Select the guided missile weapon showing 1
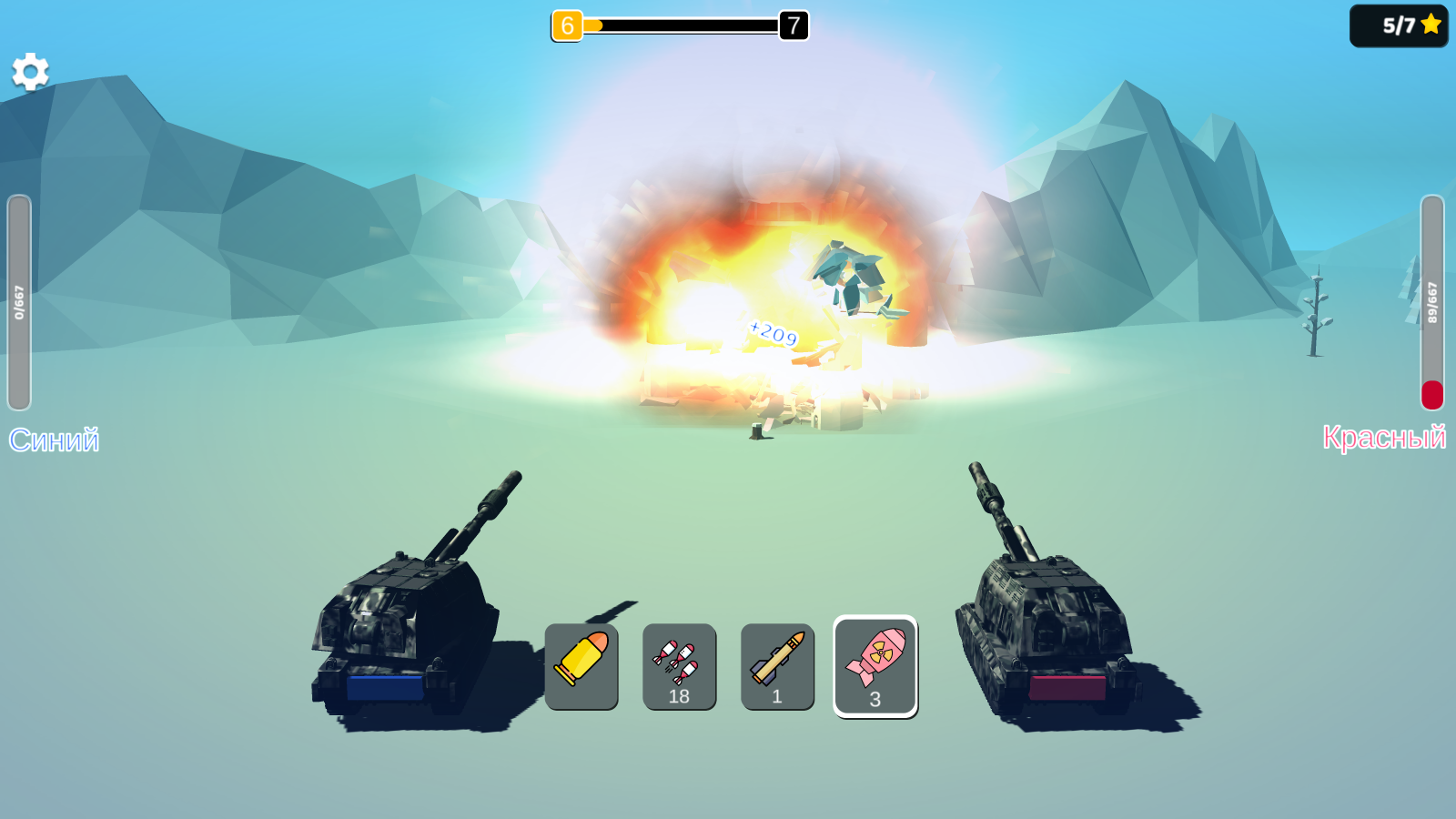The height and width of the screenshot is (819, 1456). pyautogui.click(x=778, y=667)
